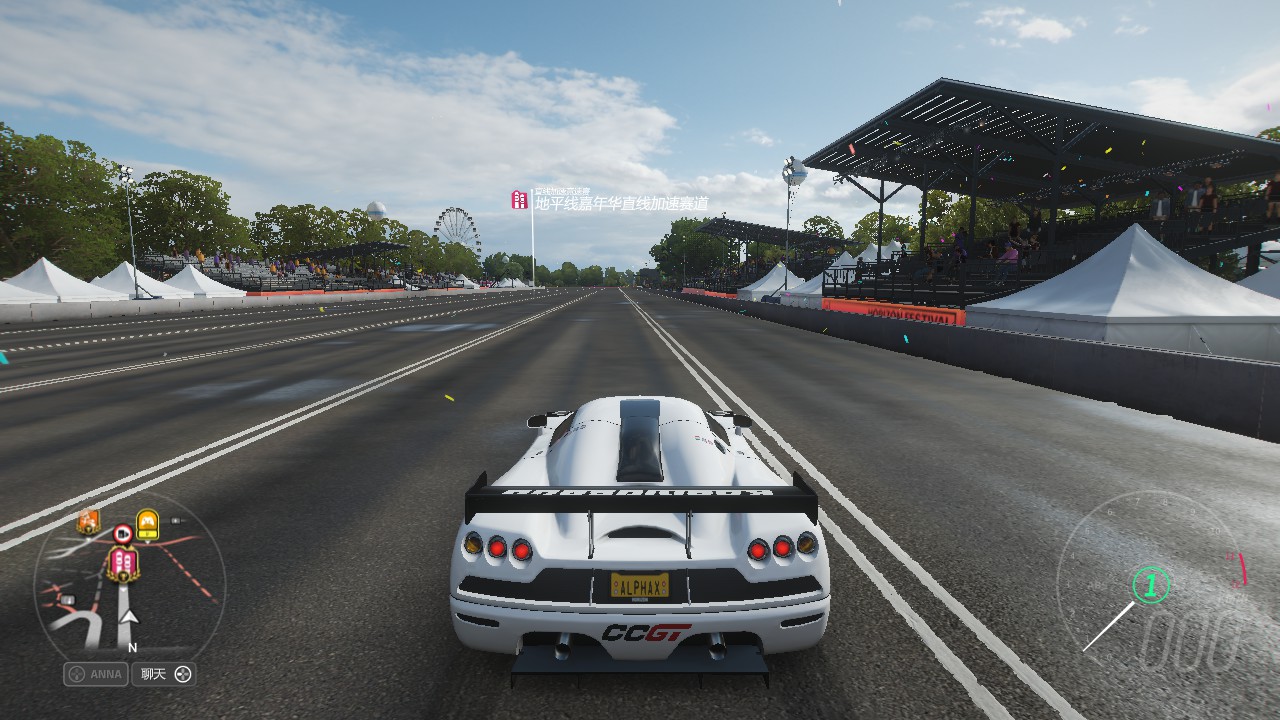The width and height of the screenshot is (1280, 720).
Task: Select the pink drag strip marker on minimap
Action: [122, 563]
